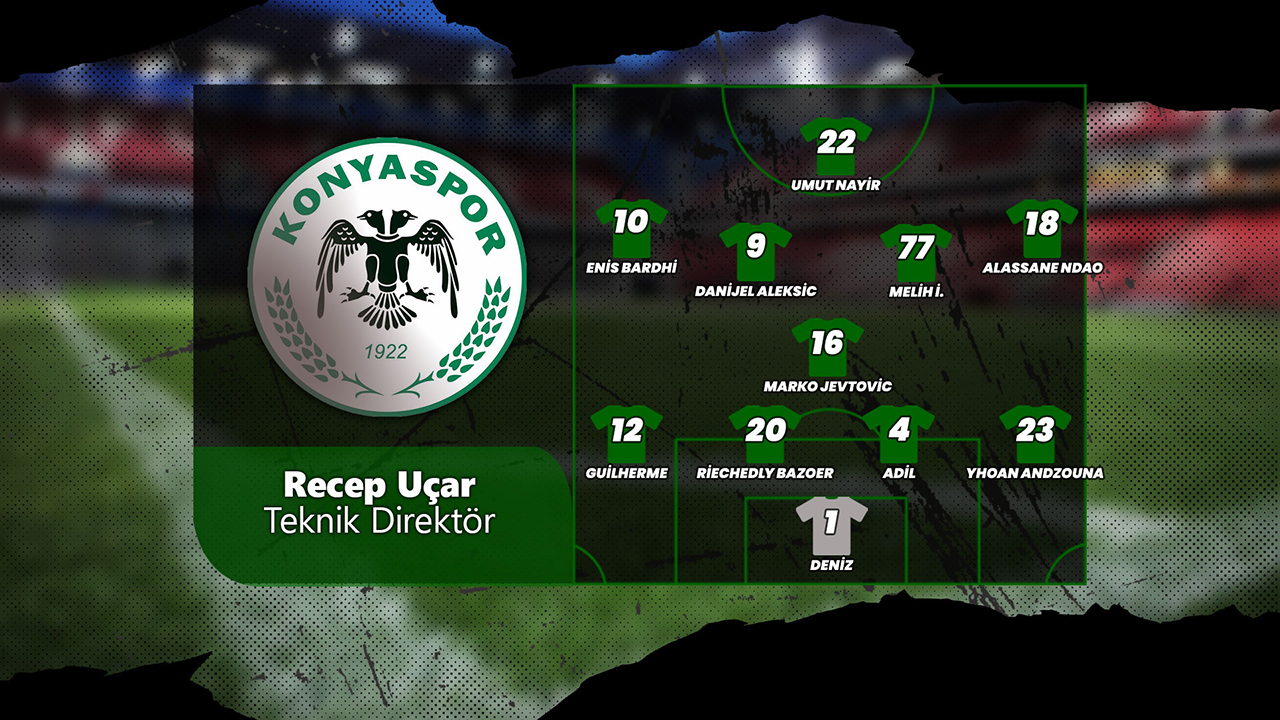1280x720 pixels.
Task: Select Yhoan Andzouna's number 23 shirt
Action: click(1035, 432)
